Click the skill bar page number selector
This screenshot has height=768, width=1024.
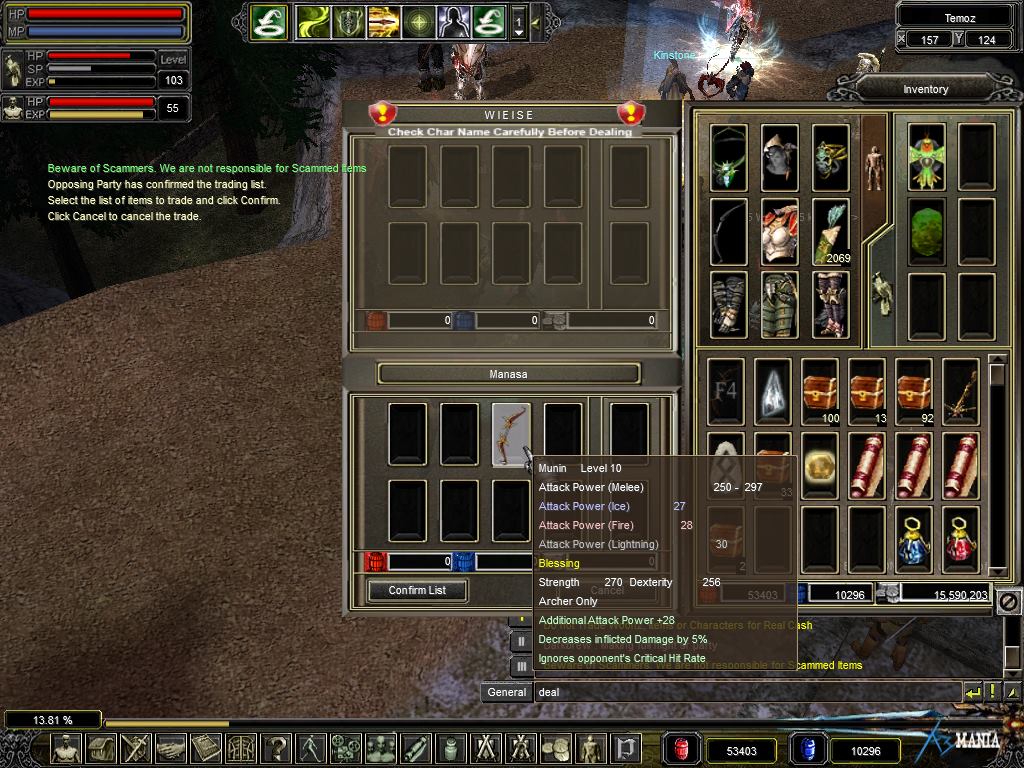click(518, 21)
